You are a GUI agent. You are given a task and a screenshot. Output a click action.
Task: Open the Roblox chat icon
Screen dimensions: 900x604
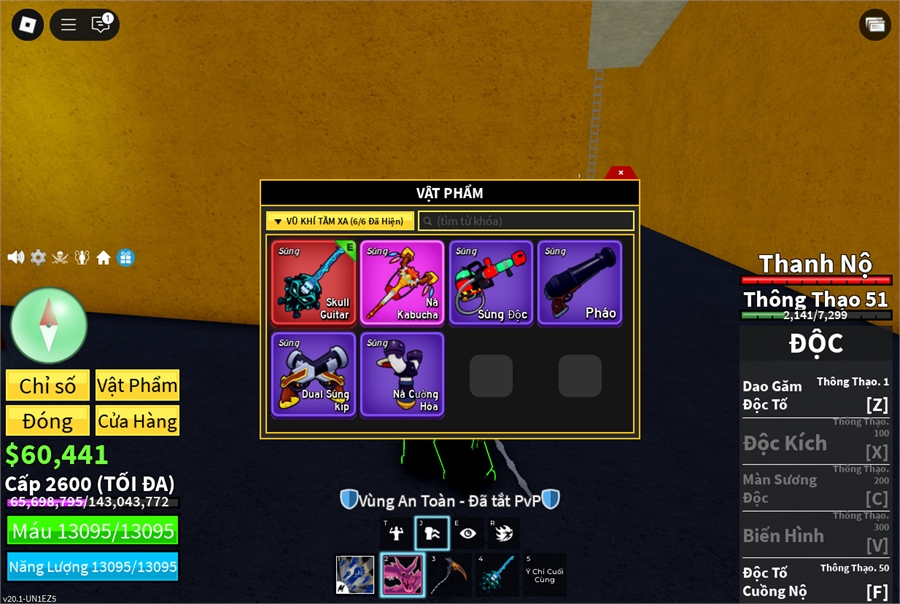tap(100, 24)
